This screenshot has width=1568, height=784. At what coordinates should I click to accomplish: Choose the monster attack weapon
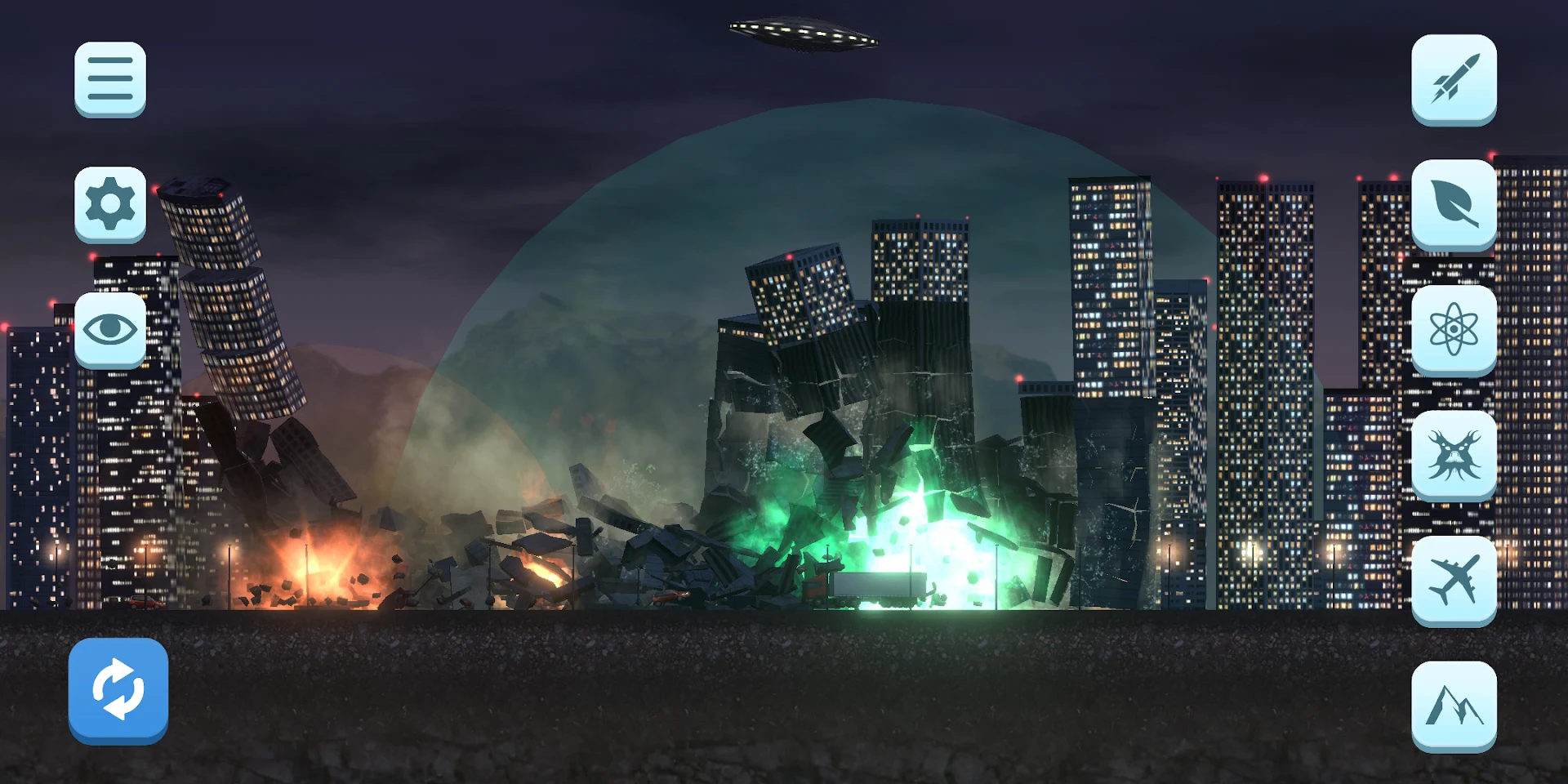1454,453
